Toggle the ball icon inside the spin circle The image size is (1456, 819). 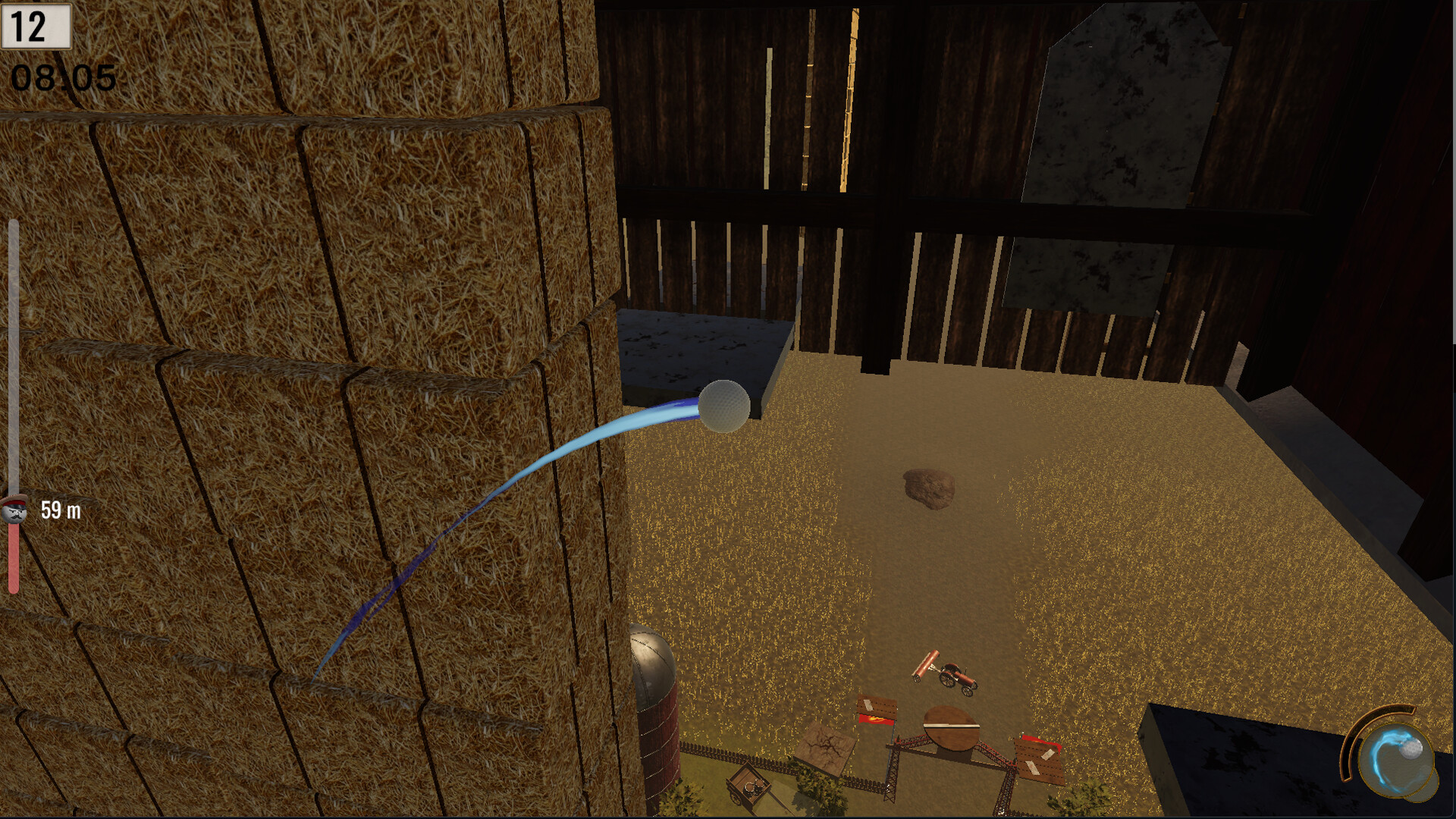pyautogui.click(x=1411, y=748)
